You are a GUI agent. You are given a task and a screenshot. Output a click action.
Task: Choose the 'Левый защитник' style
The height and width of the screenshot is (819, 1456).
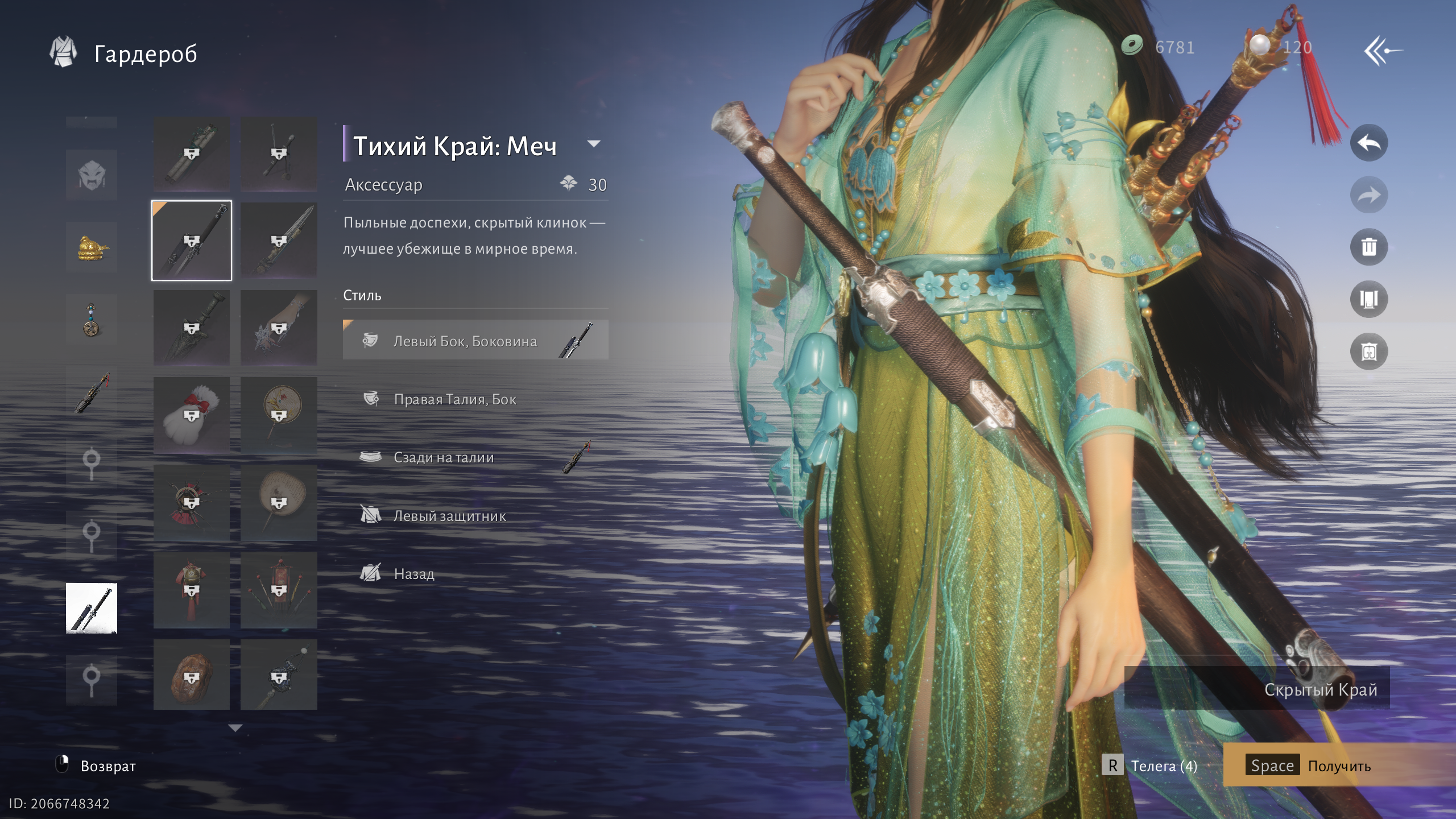(x=449, y=516)
